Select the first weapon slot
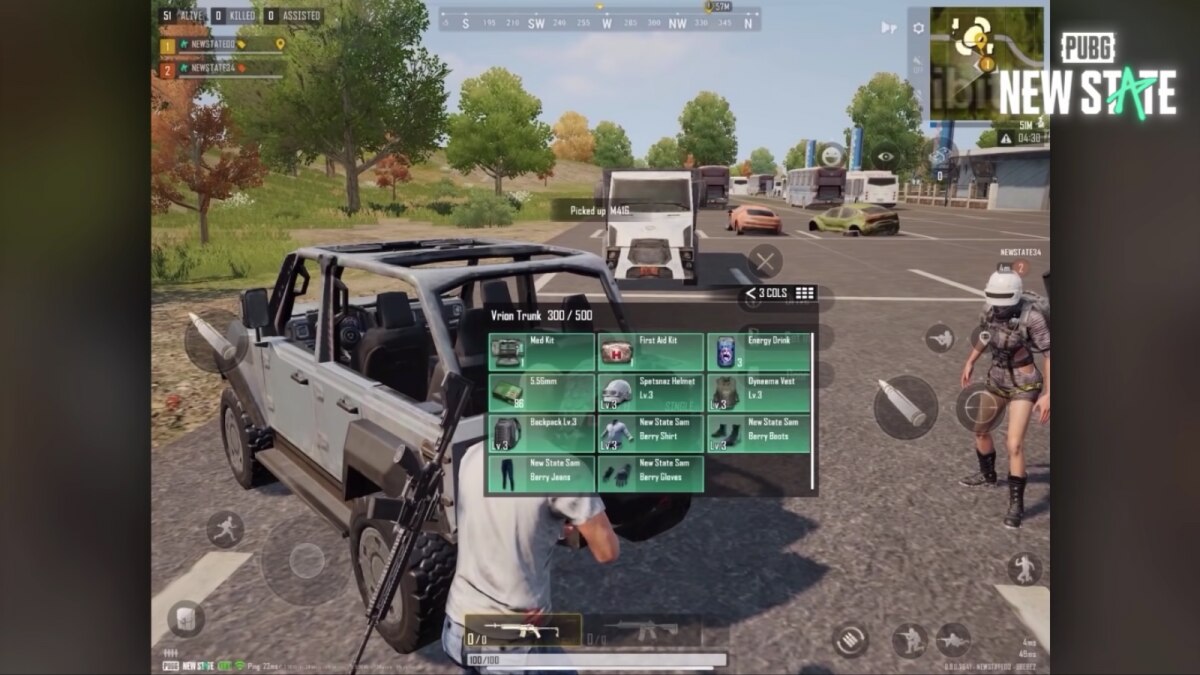Image resolution: width=1200 pixels, height=675 pixels. tap(522, 630)
